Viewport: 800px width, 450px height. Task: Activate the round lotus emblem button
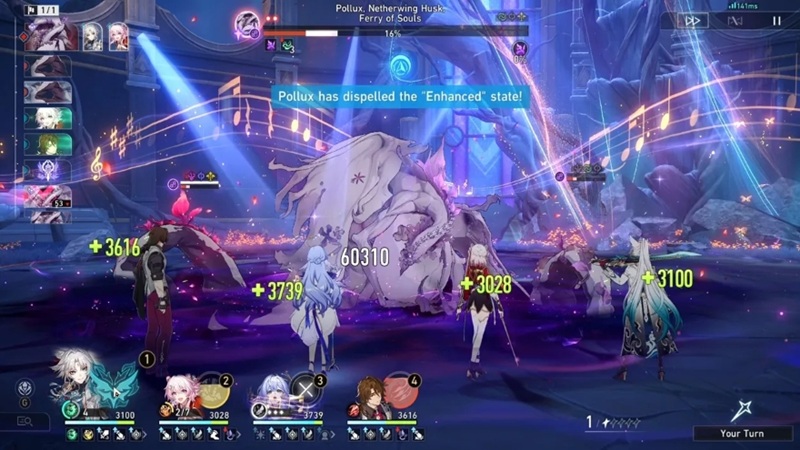click(25, 388)
